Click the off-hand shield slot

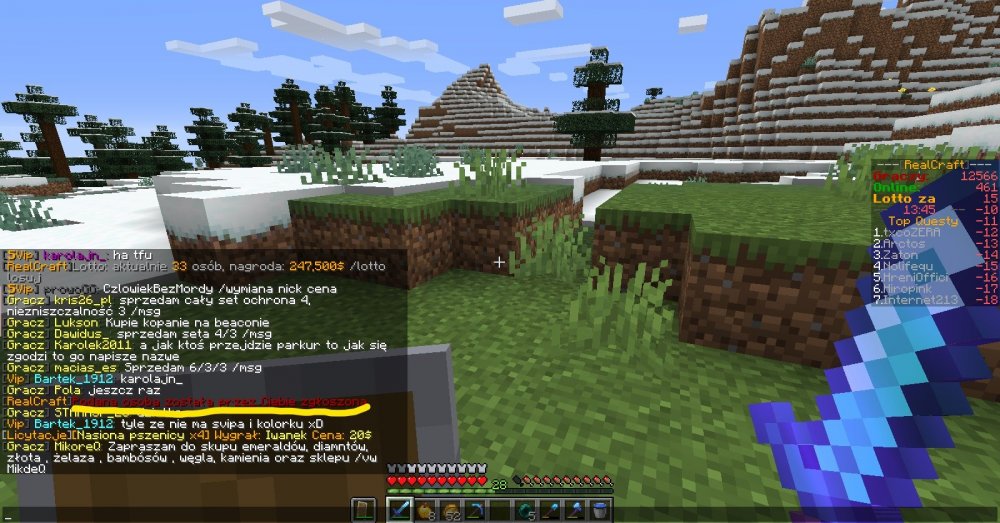[365, 510]
